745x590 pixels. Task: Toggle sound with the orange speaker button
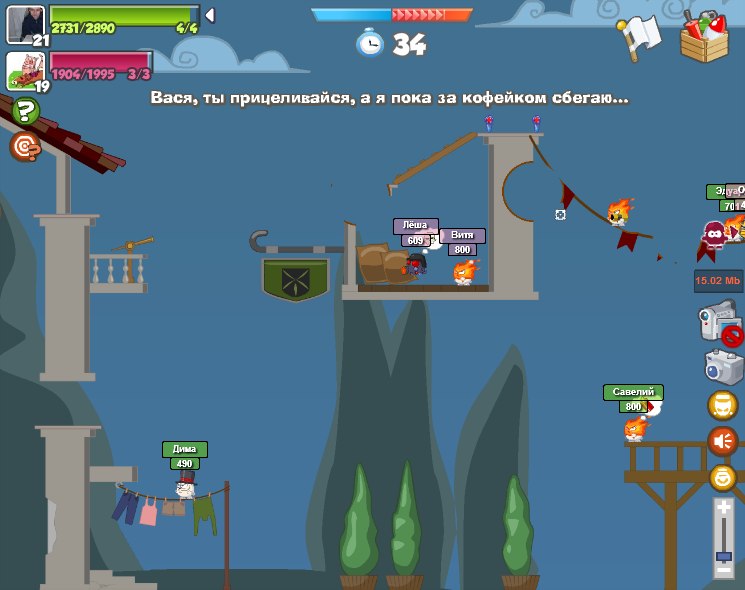(x=723, y=441)
